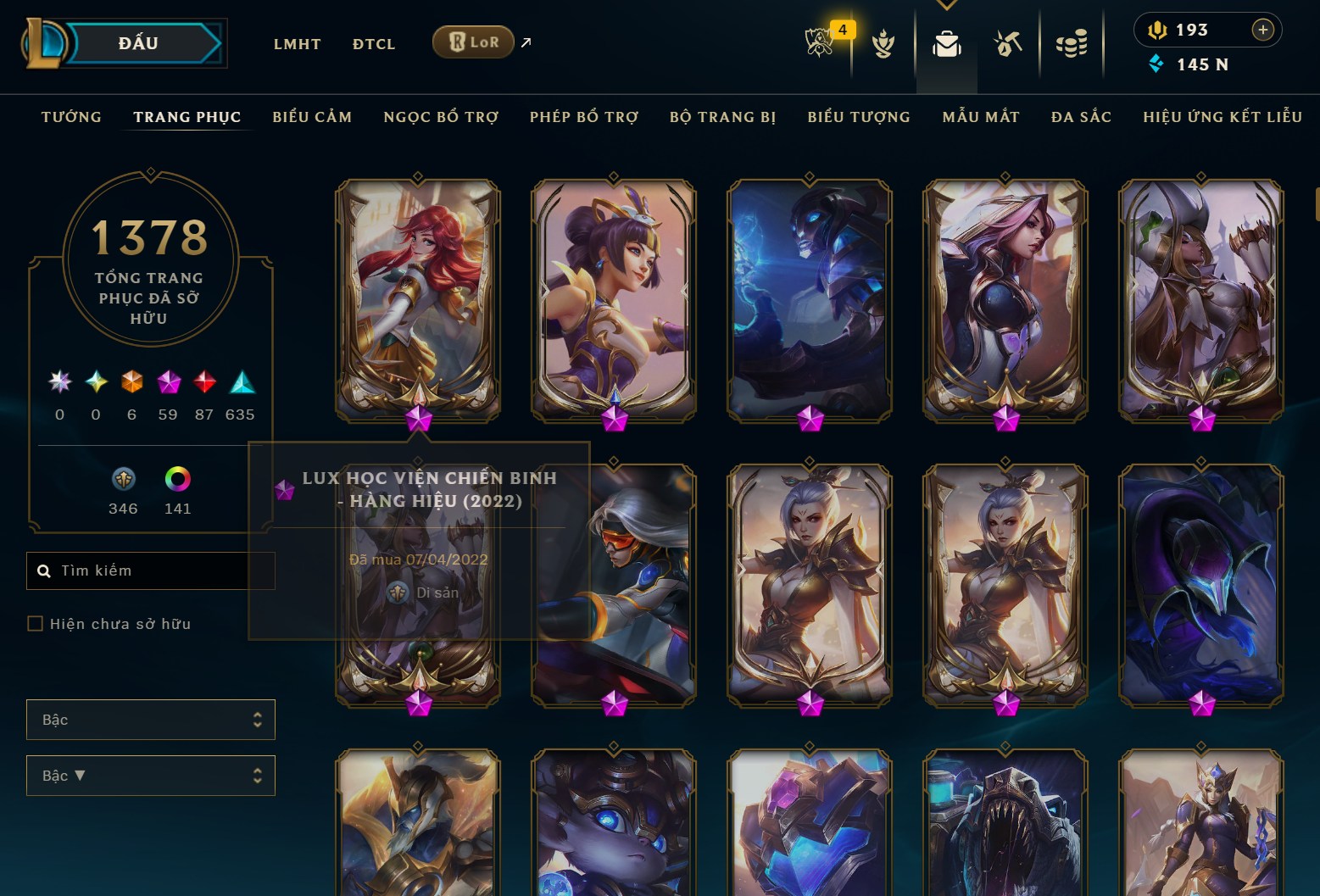Image resolution: width=1320 pixels, height=896 pixels.
Task: Click the blue essence icon beside 145 N
Action: [1156, 64]
